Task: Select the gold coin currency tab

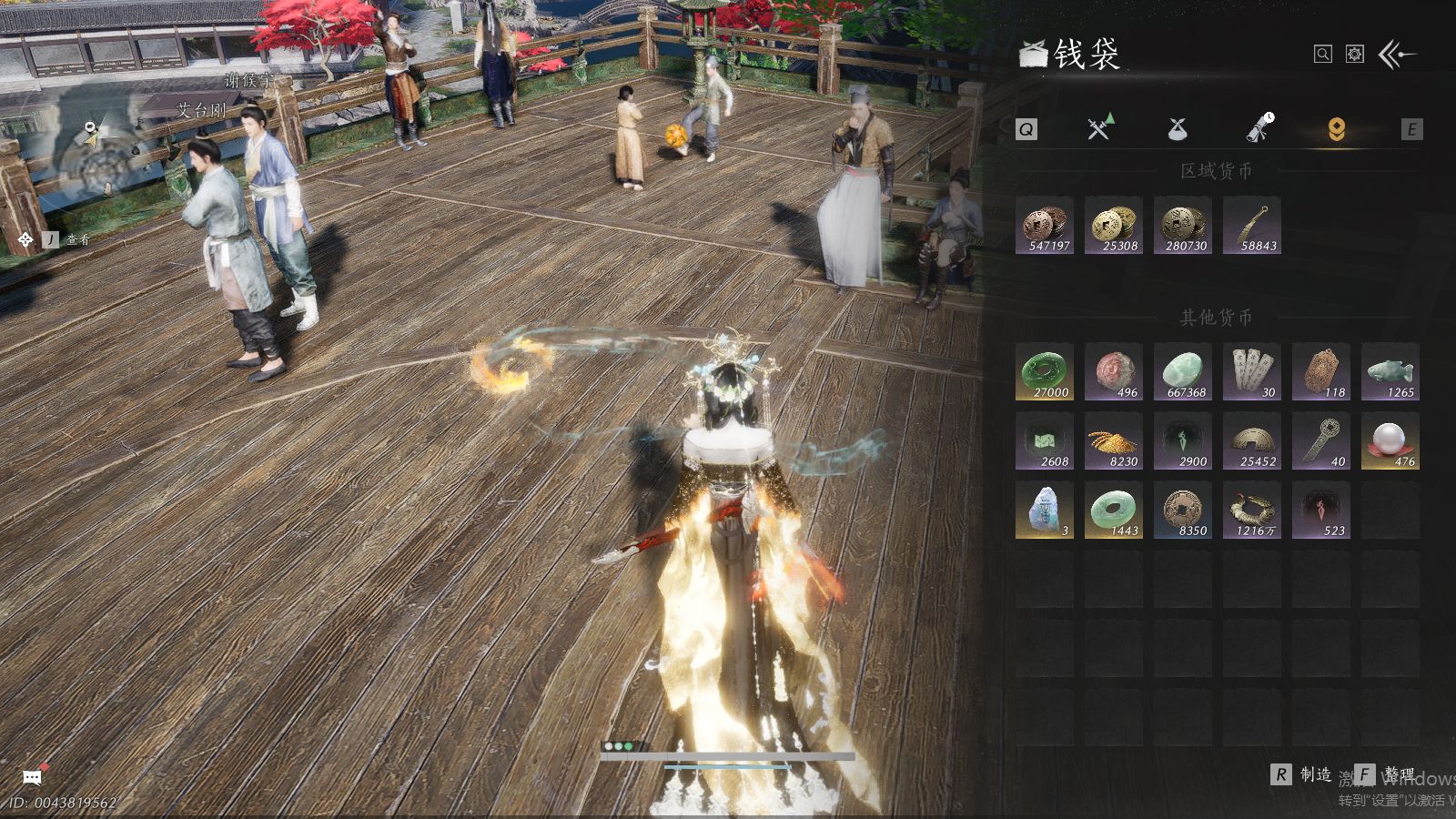Action: point(1336,129)
